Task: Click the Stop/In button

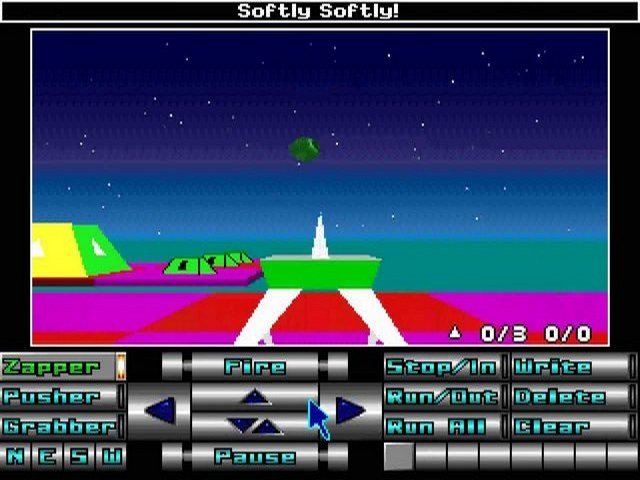Action: coord(441,367)
